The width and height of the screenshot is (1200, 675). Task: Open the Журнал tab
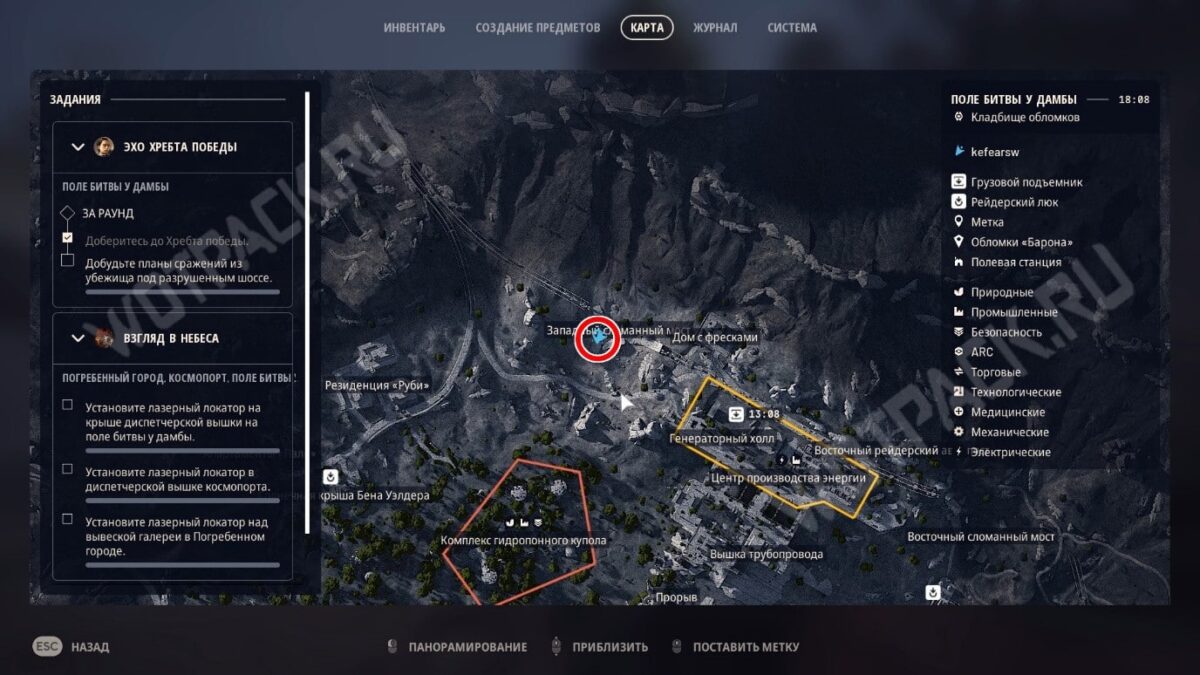point(715,28)
